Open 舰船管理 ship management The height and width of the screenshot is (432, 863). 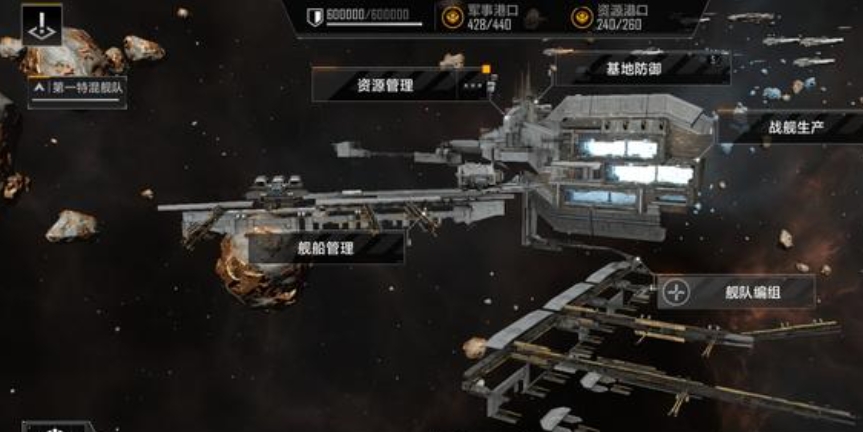click(x=326, y=247)
